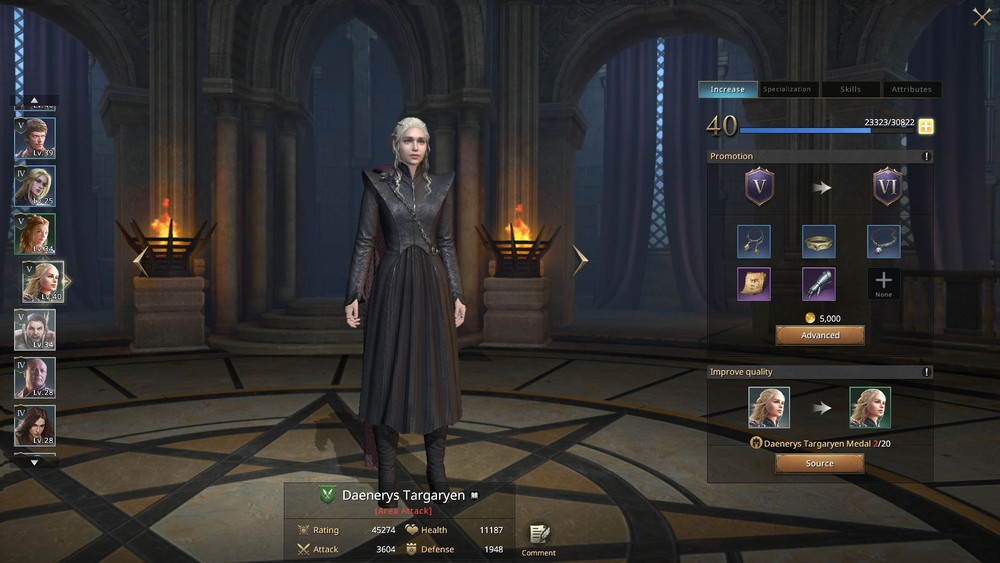Select the Lv.39 commander portrait
This screenshot has width=1000, height=563.
pos(35,138)
